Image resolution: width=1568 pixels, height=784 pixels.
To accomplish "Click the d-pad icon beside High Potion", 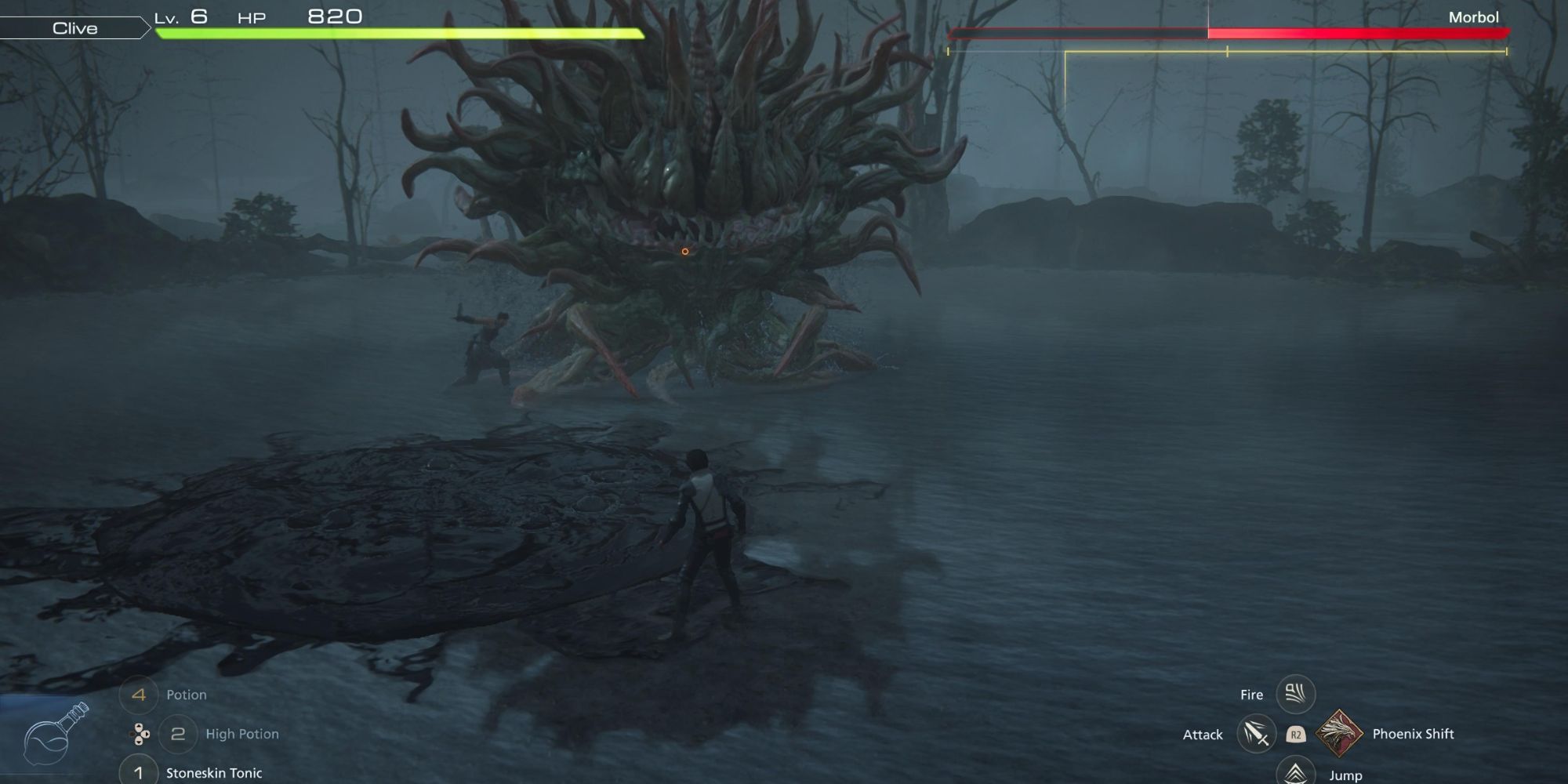I will tap(140, 734).
